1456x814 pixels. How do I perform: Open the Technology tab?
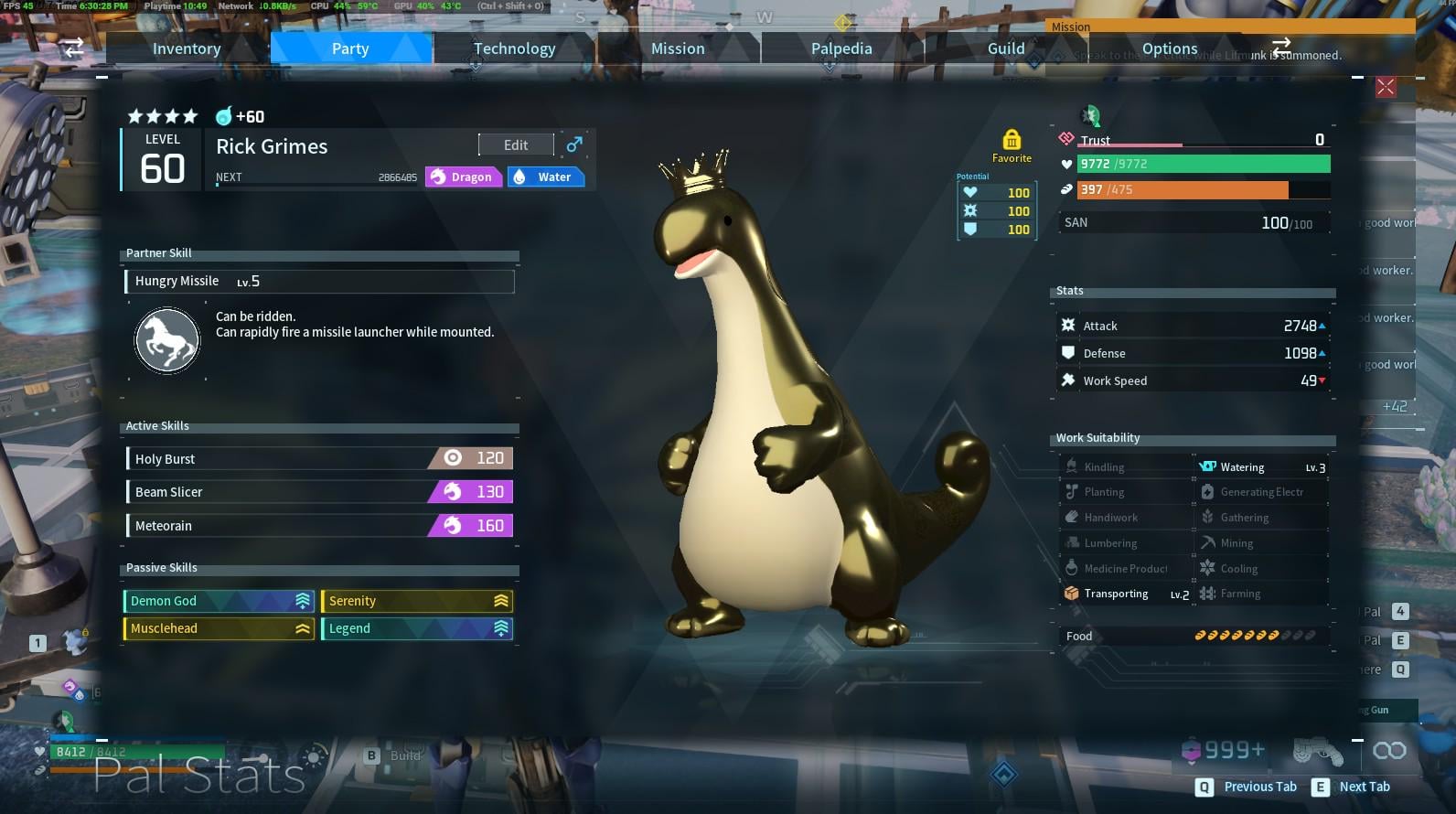[514, 48]
